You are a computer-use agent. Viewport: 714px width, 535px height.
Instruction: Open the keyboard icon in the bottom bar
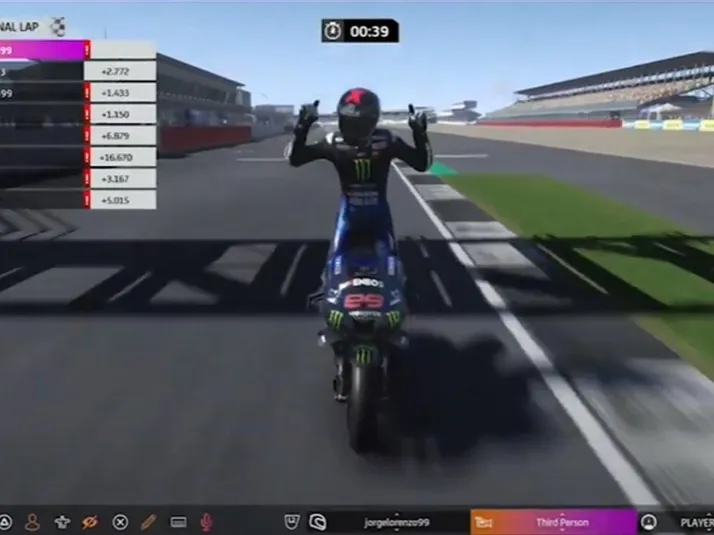click(x=179, y=521)
